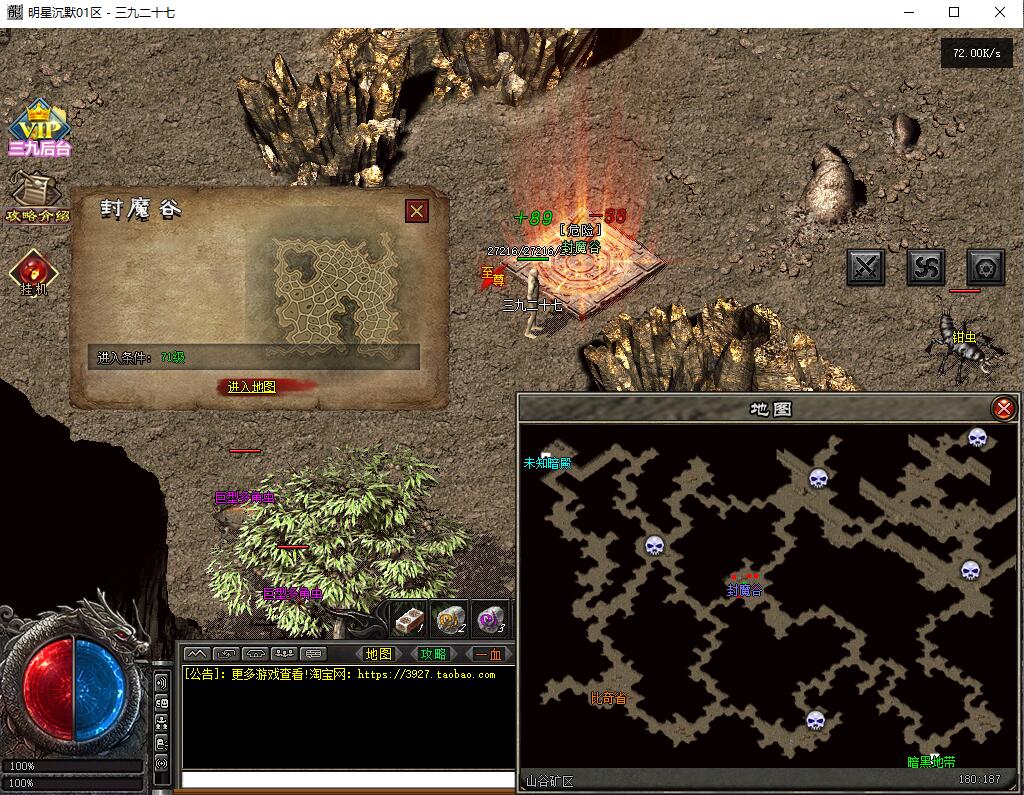Select the crossed swords button

pos(866,267)
